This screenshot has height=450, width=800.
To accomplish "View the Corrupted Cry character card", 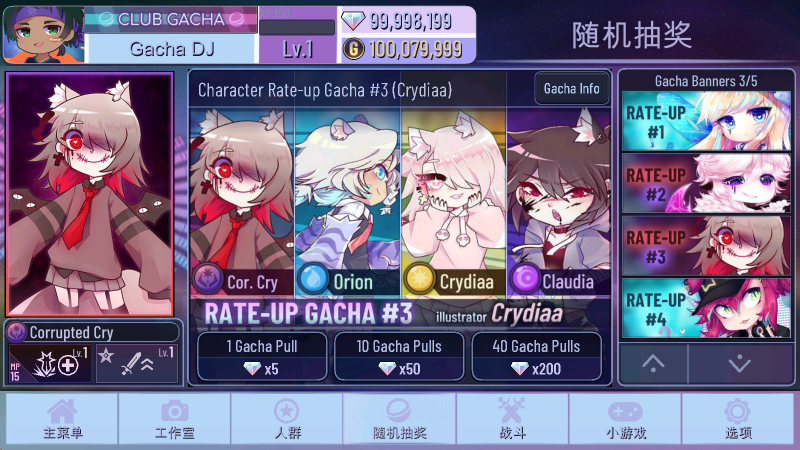I will click(90, 195).
